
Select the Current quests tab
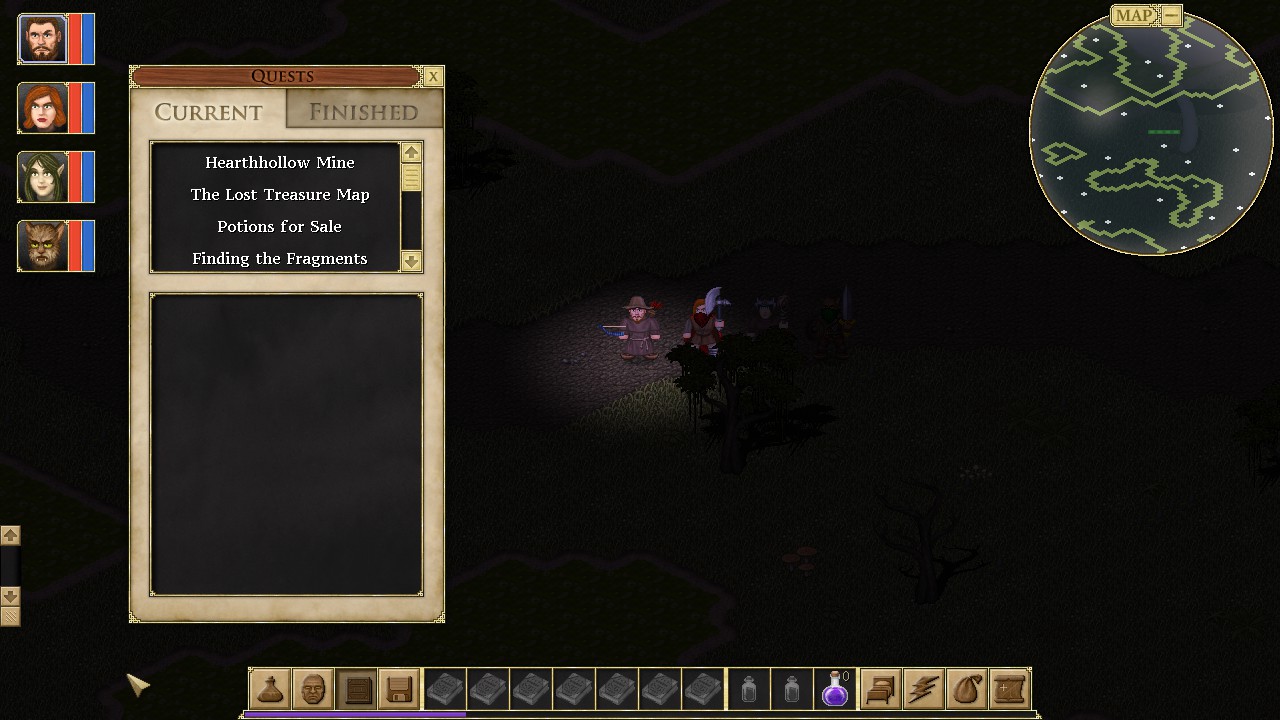pyautogui.click(x=208, y=112)
